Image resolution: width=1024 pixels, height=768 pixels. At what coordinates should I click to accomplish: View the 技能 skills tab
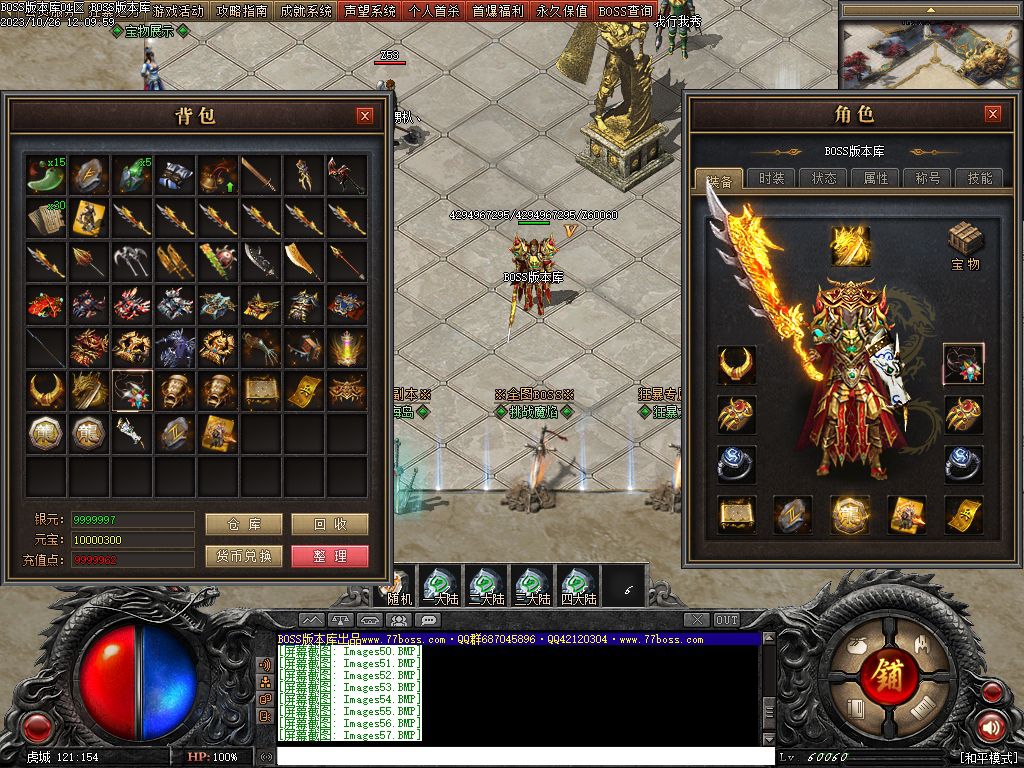(979, 178)
